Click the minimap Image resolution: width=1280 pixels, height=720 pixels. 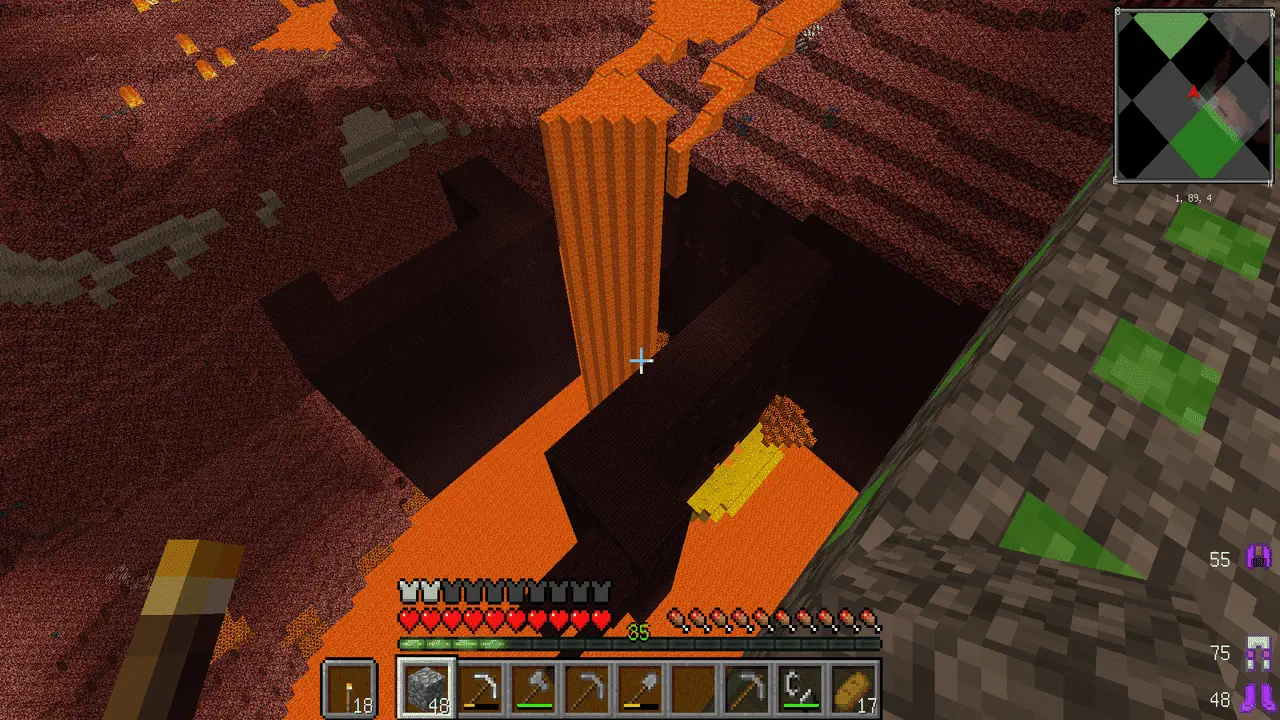point(1193,95)
